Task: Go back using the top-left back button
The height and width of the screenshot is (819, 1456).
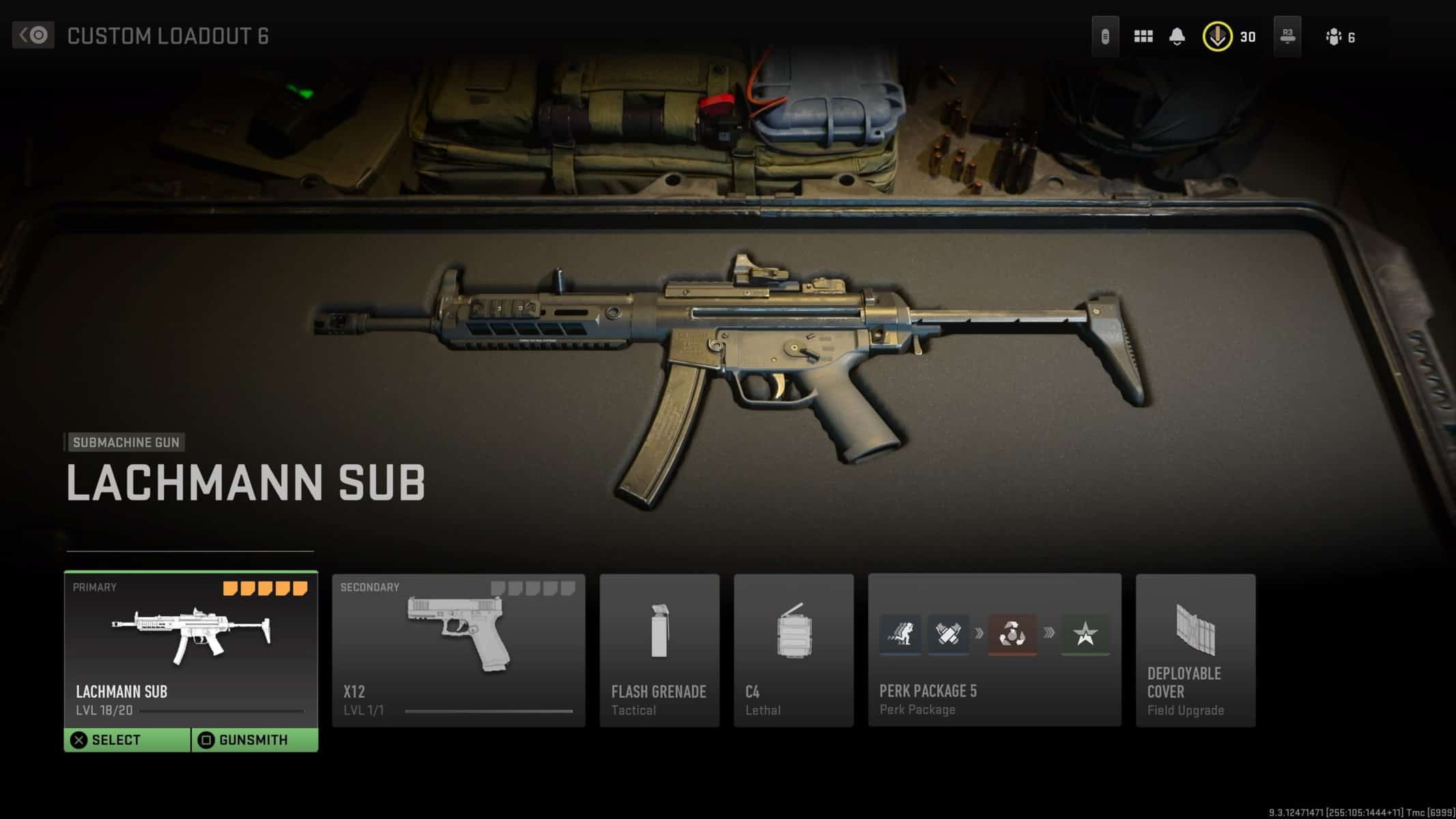Action: coord(33,35)
